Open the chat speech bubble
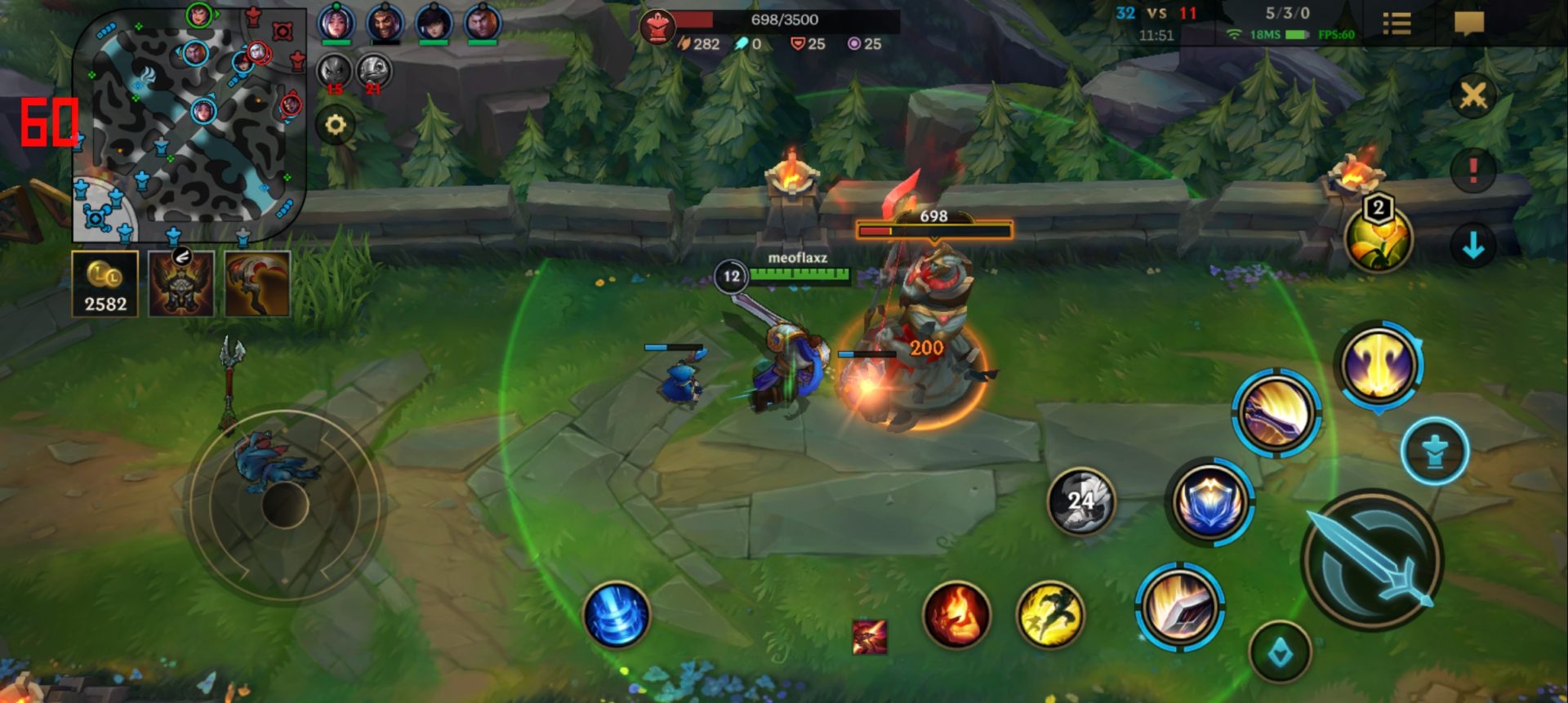1568x703 pixels. click(1468, 23)
